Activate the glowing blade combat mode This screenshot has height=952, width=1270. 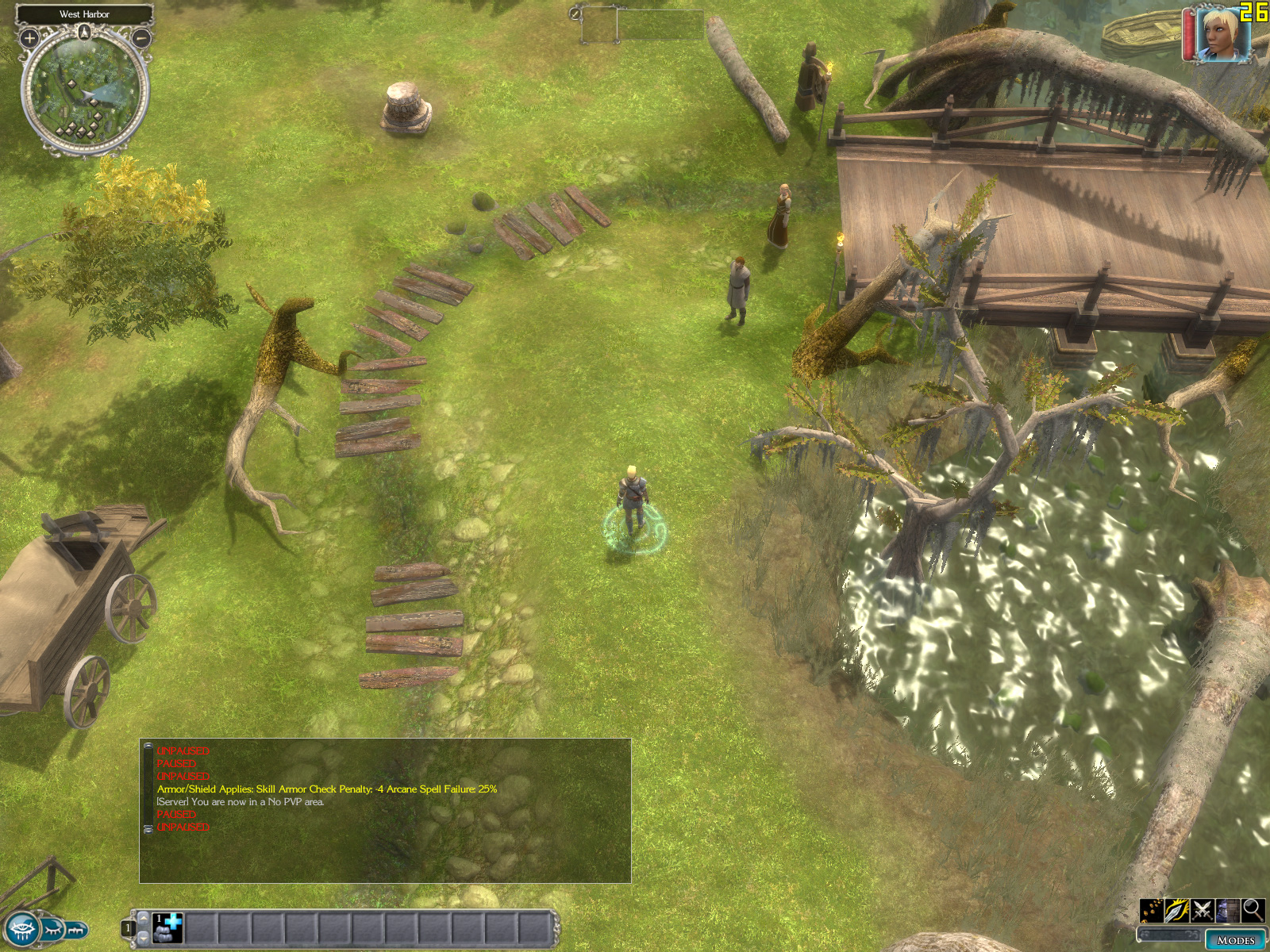1177,911
